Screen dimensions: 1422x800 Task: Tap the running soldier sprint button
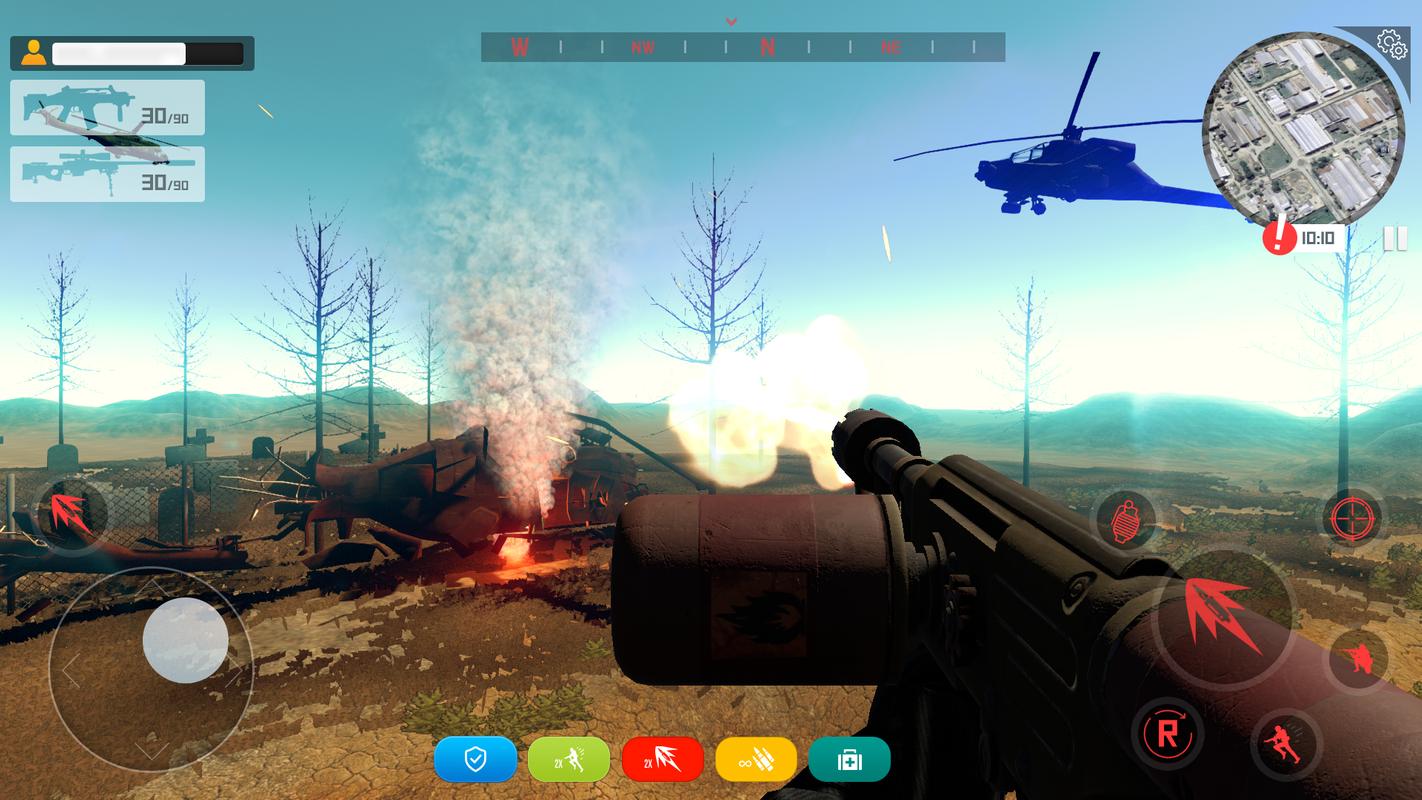pos(1283,744)
